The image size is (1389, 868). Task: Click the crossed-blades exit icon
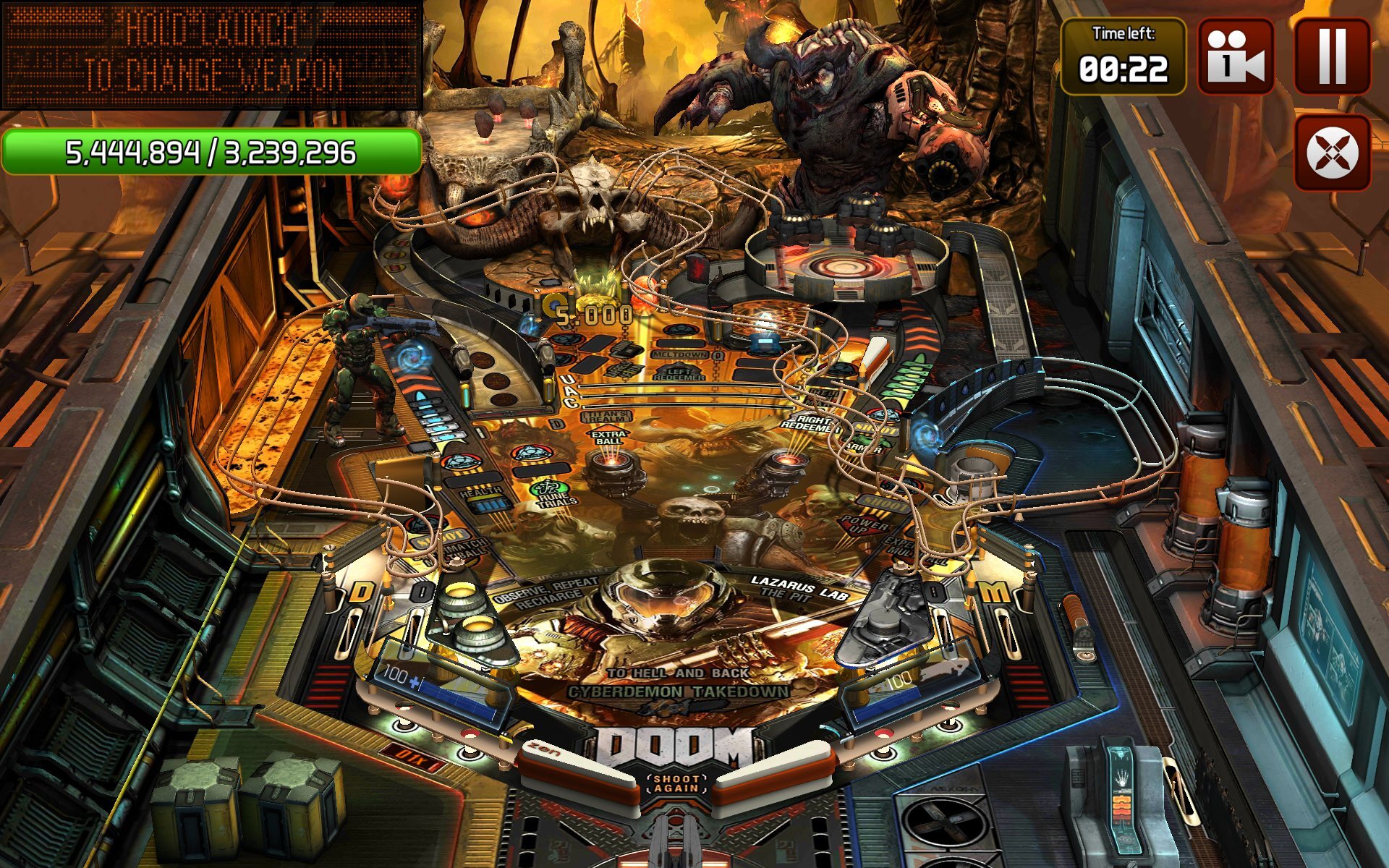coord(1331,152)
